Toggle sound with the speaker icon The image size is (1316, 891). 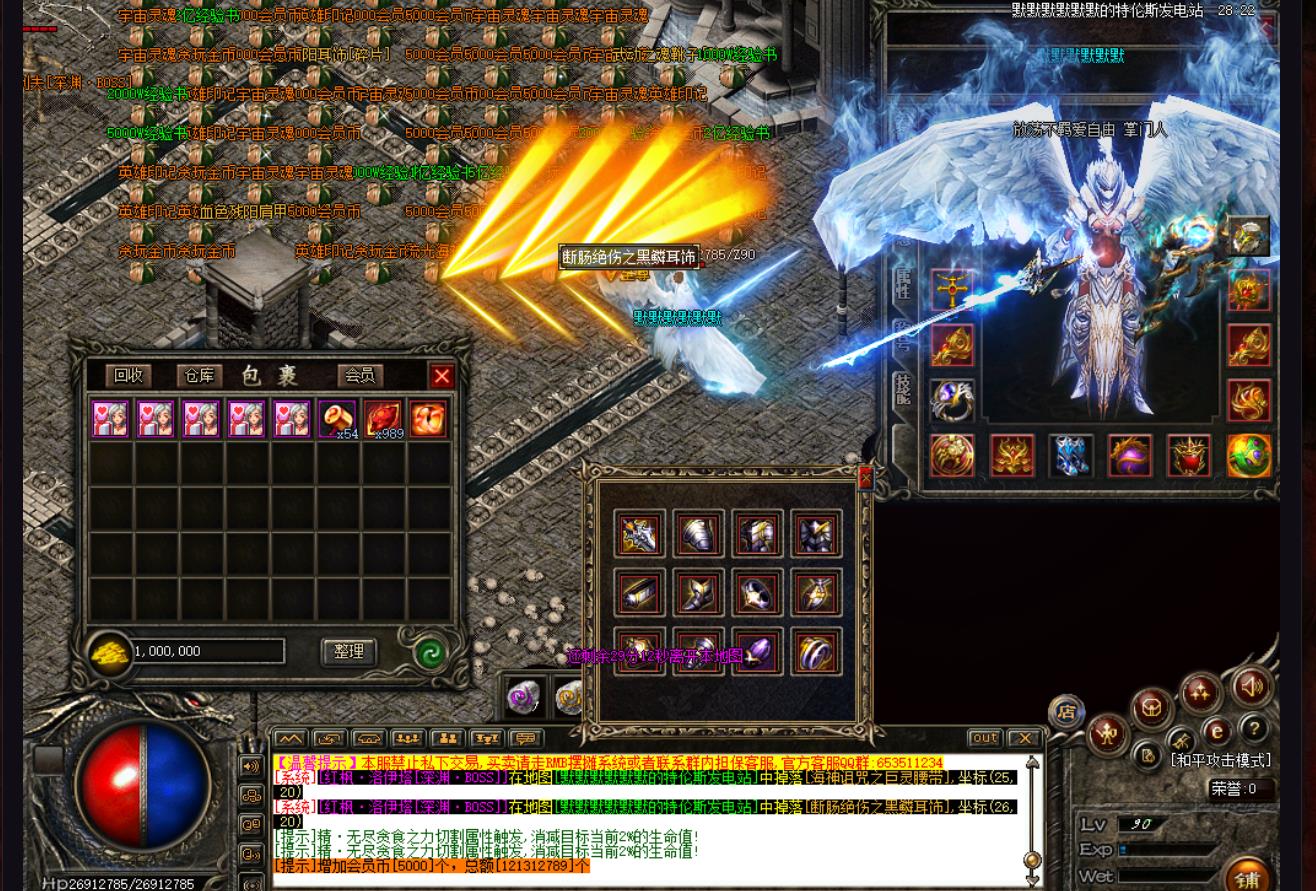point(1251,687)
